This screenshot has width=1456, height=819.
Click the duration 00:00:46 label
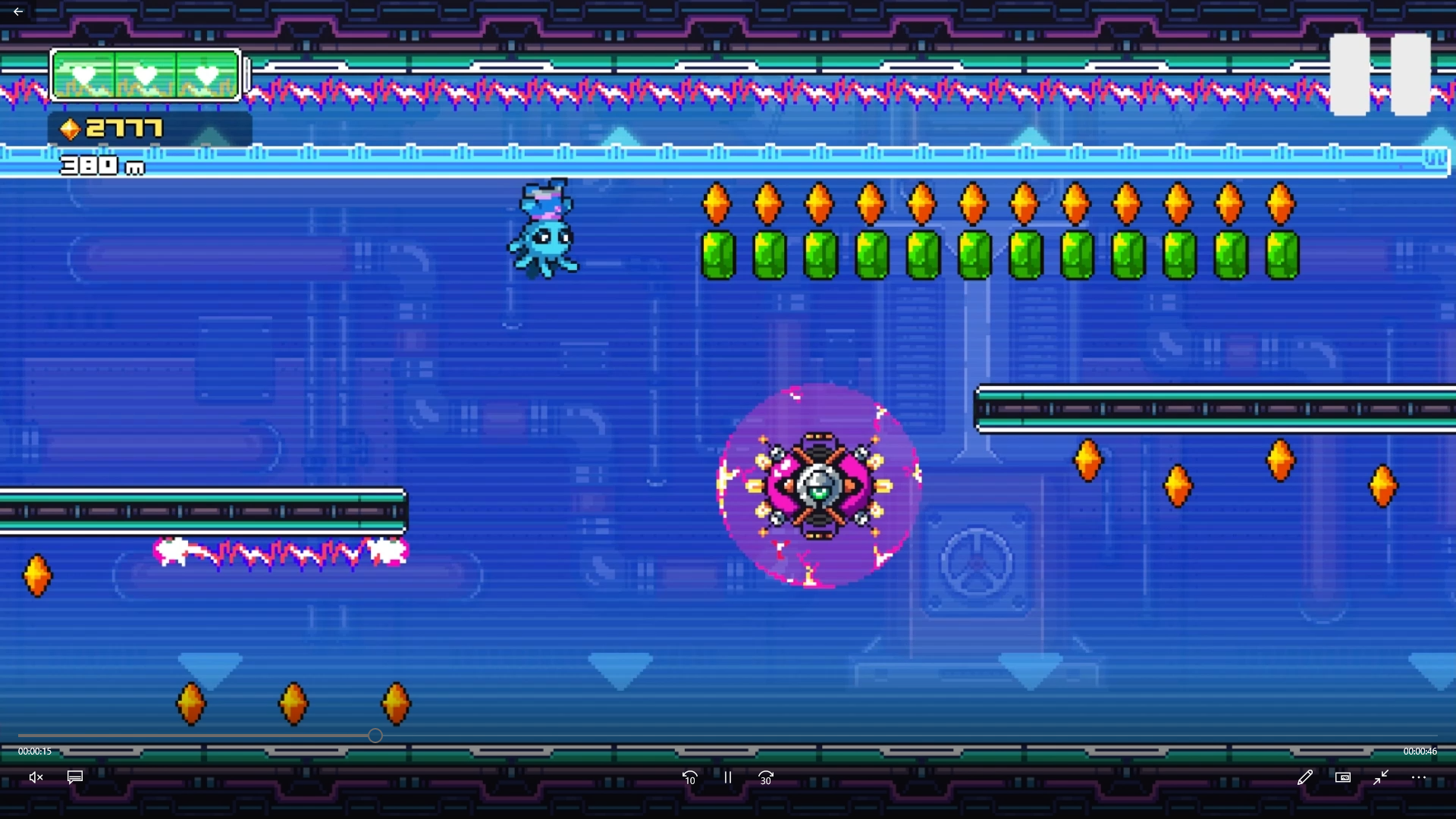[x=1421, y=752]
